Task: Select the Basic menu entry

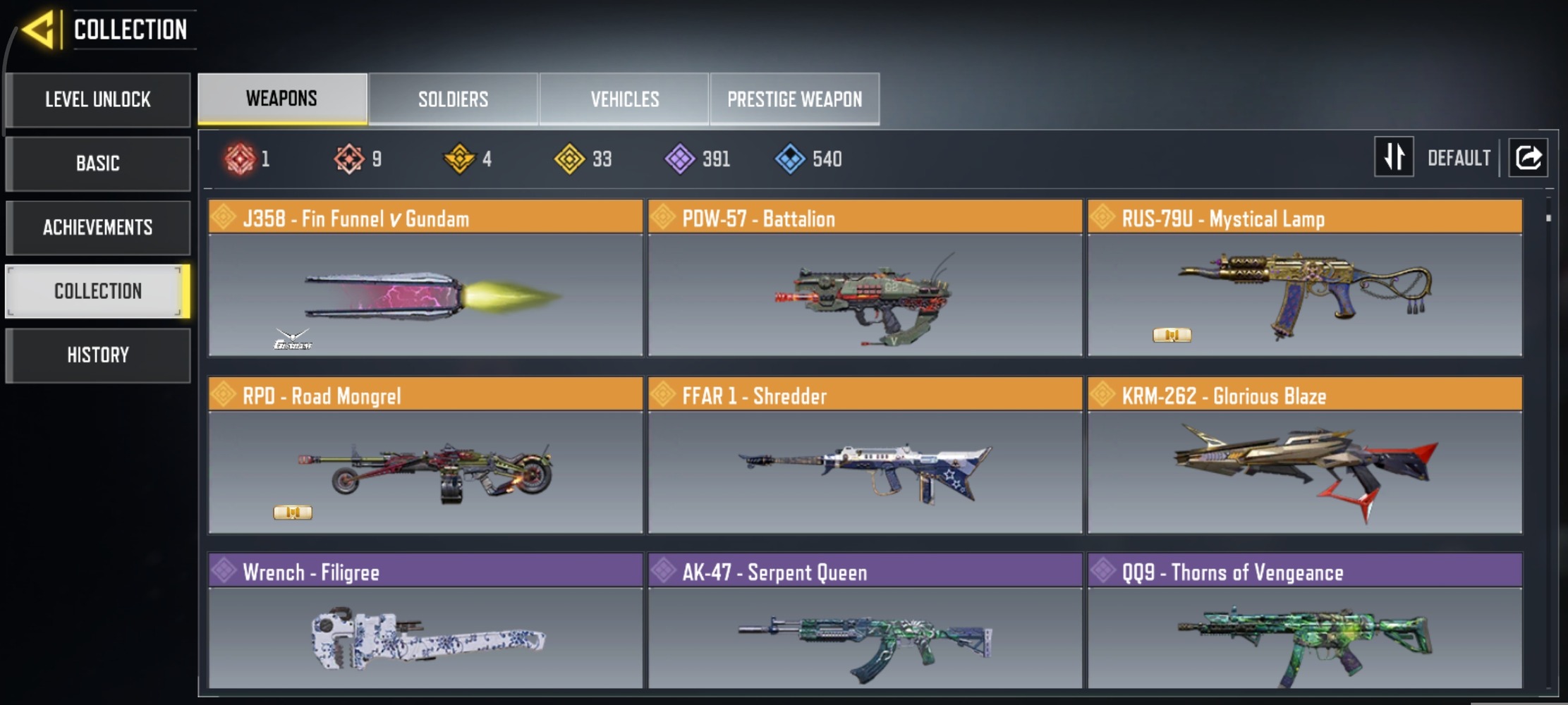Action: pos(98,164)
